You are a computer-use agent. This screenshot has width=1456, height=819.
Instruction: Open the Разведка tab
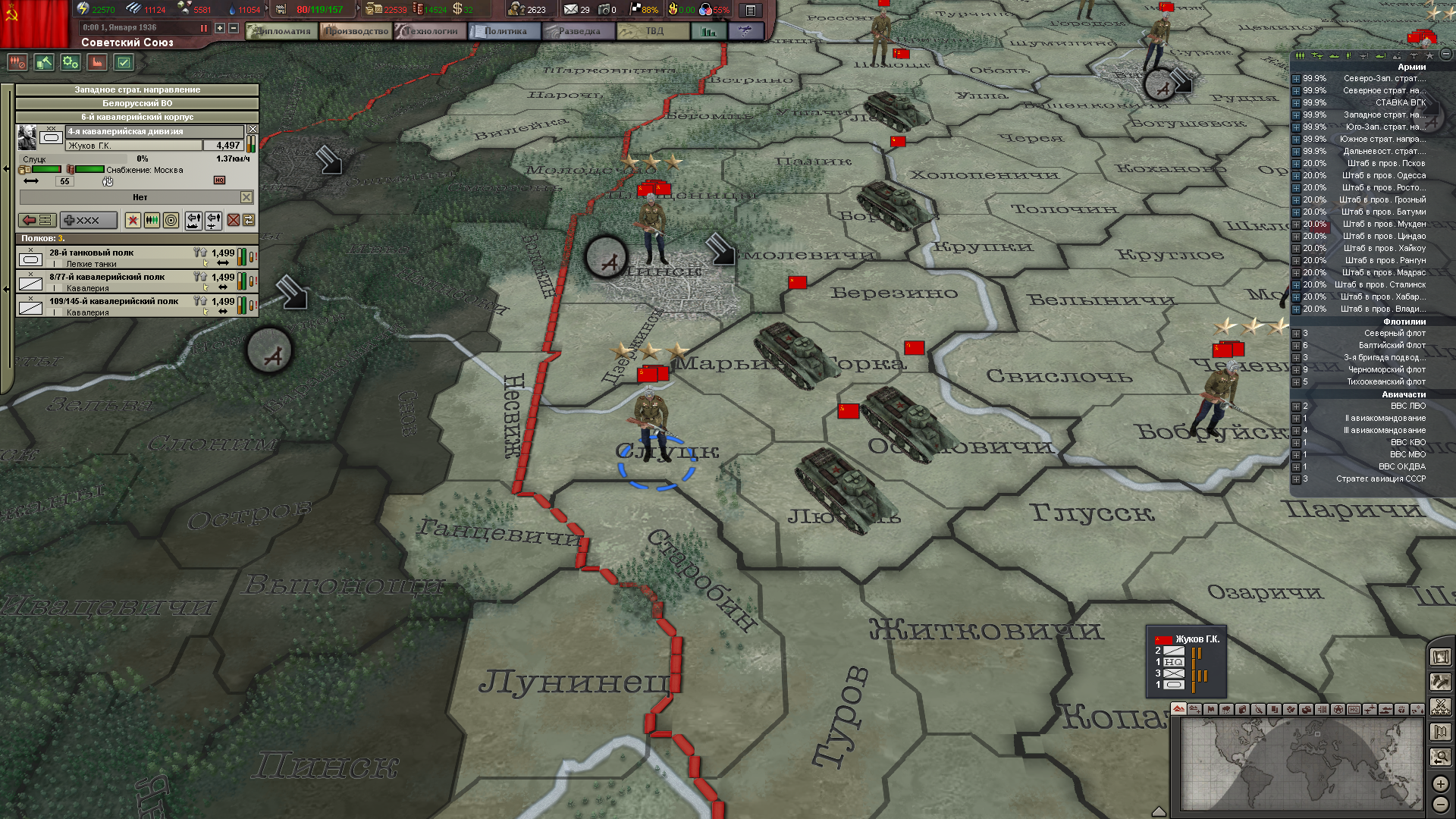[578, 31]
